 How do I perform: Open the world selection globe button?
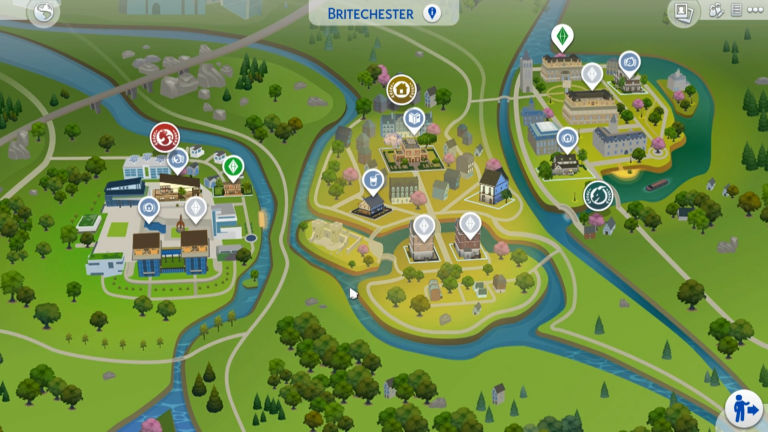click(x=43, y=13)
